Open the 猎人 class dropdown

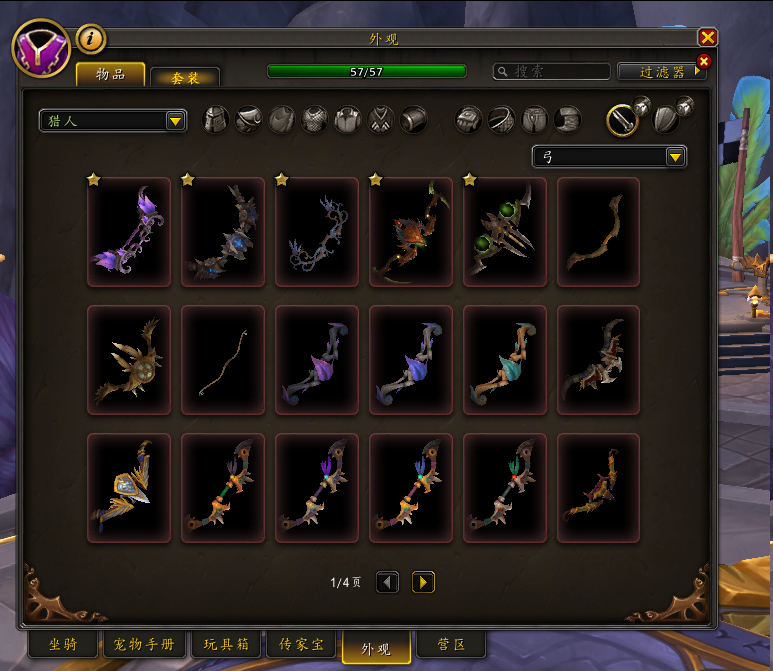(x=113, y=121)
